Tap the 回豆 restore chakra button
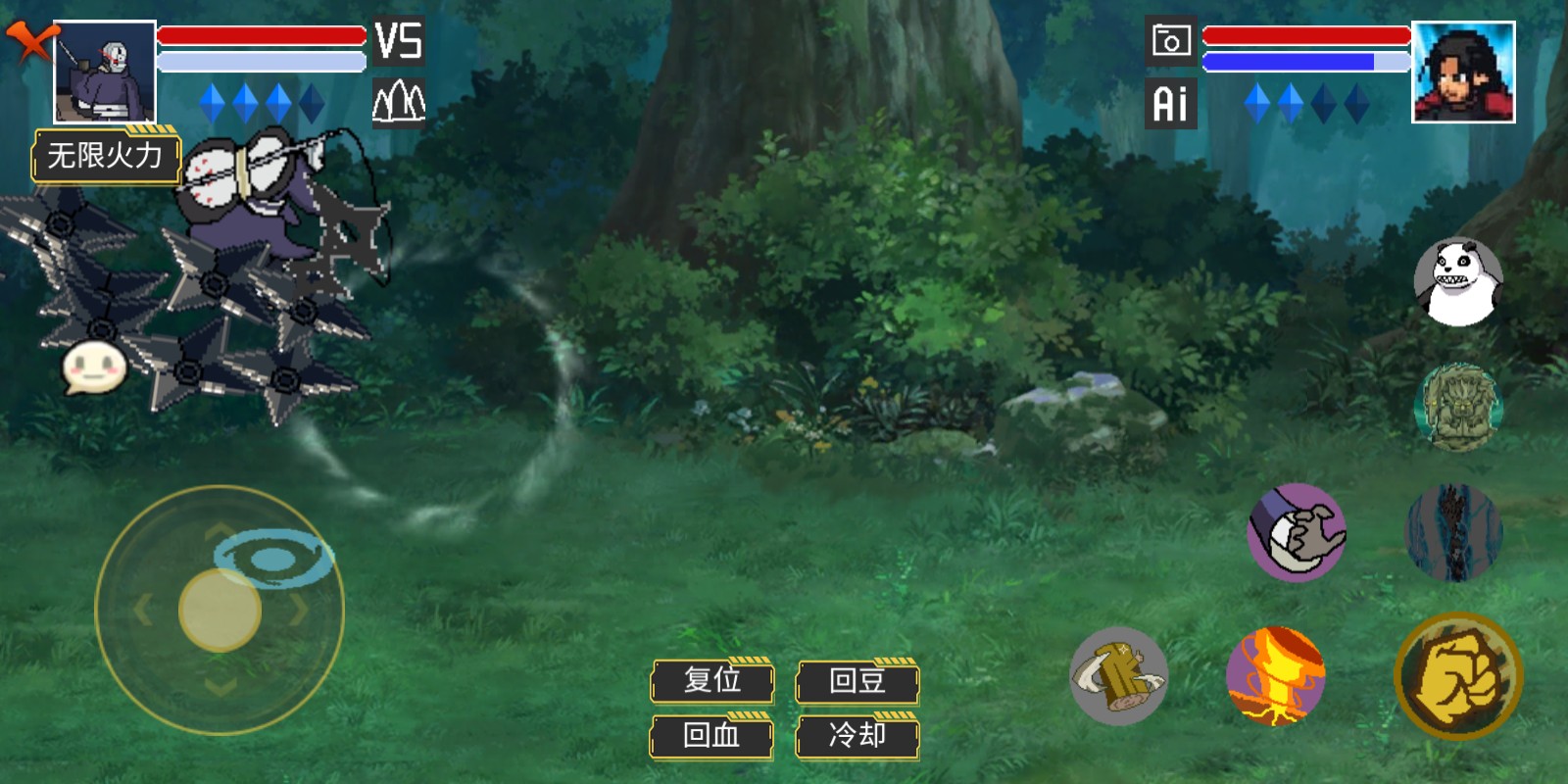This screenshot has width=1568, height=784. pyautogui.click(x=857, y=680)
